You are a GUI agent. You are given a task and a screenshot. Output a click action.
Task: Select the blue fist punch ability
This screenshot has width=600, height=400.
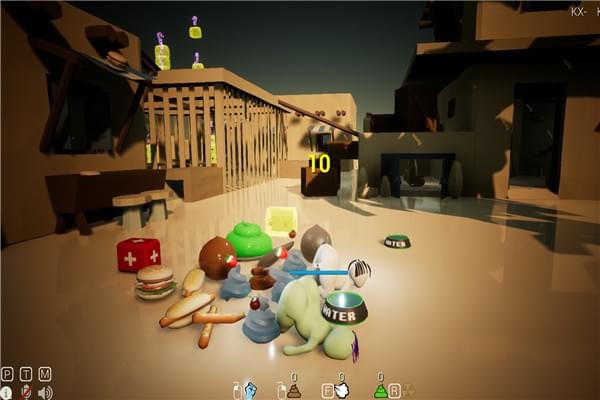pyautogui.click(x=251, y=390)
